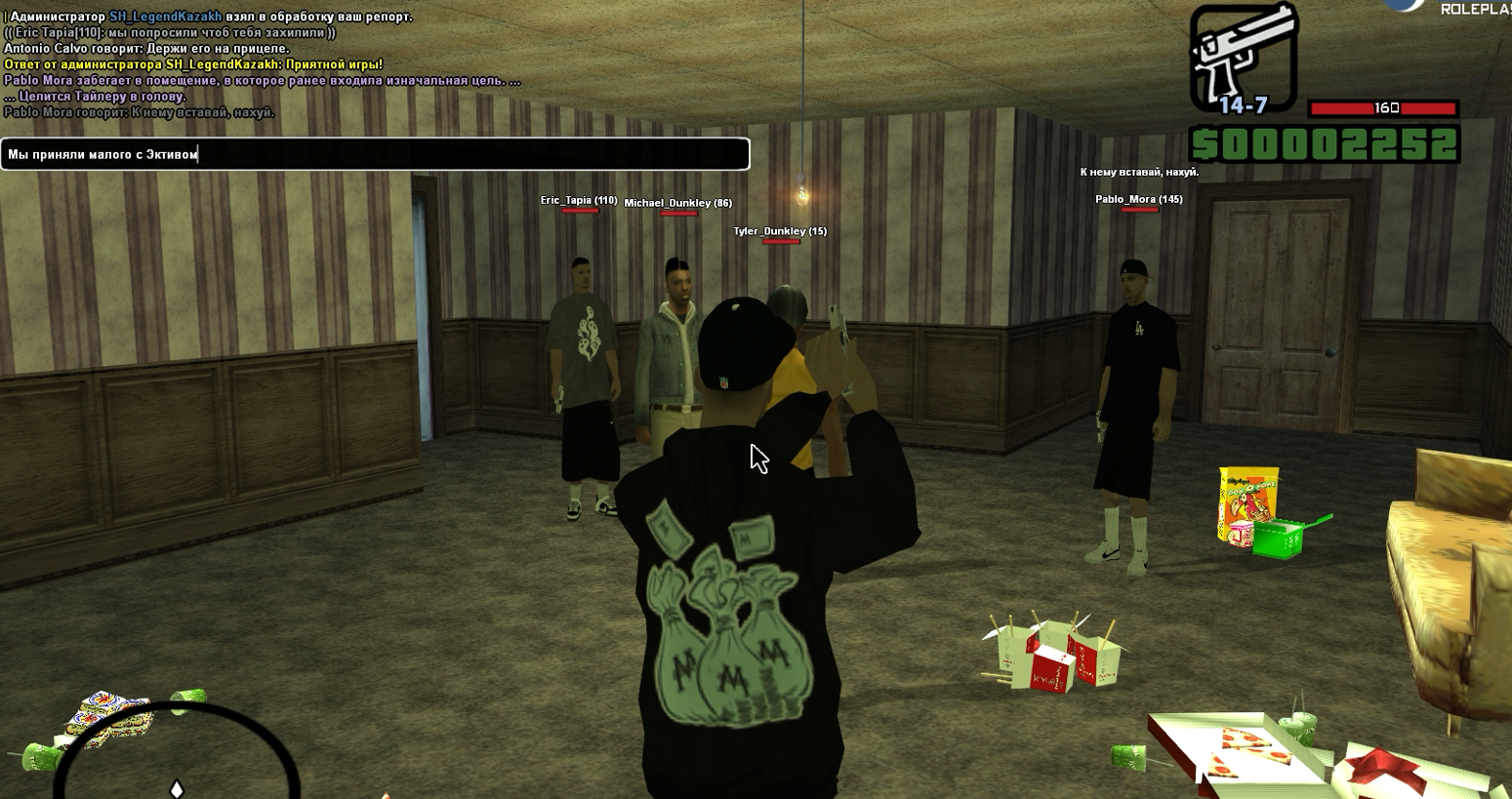Image resolution: width=1512 pixels, height=799 pixels.
Task: Select the Desert Eagle weapon icon
Action: pos(1243,53)
